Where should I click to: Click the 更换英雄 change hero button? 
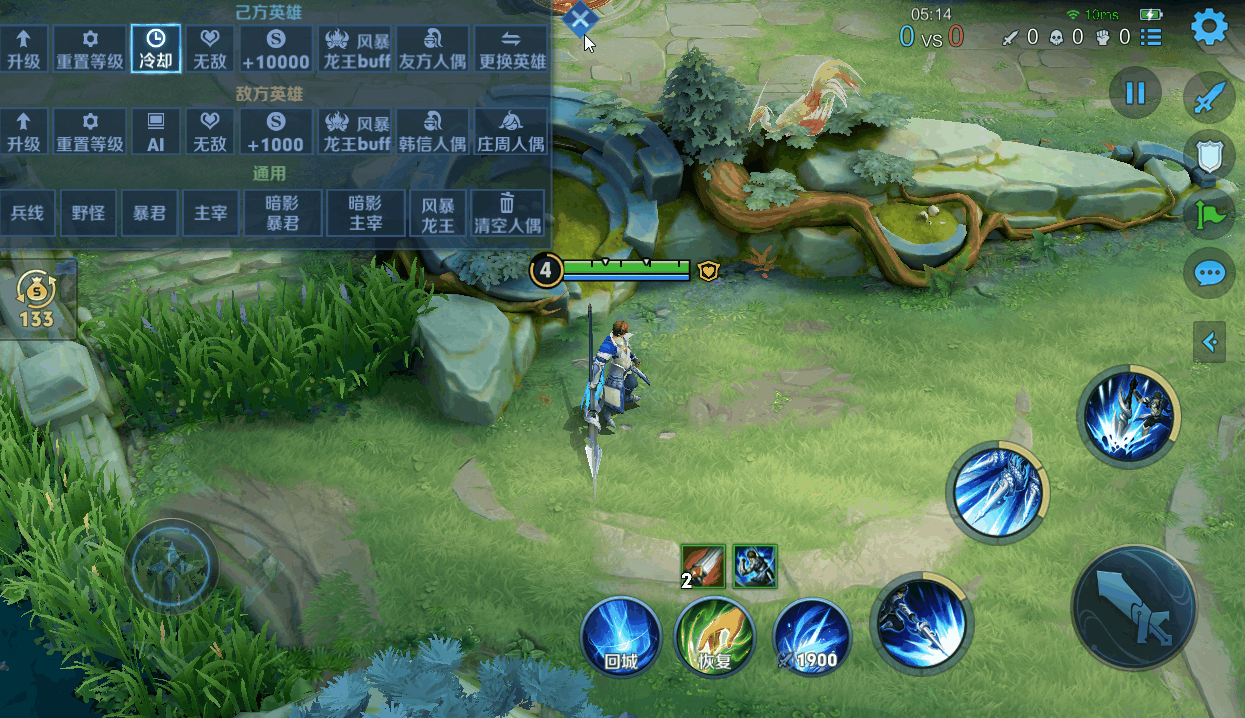(512, 49)
